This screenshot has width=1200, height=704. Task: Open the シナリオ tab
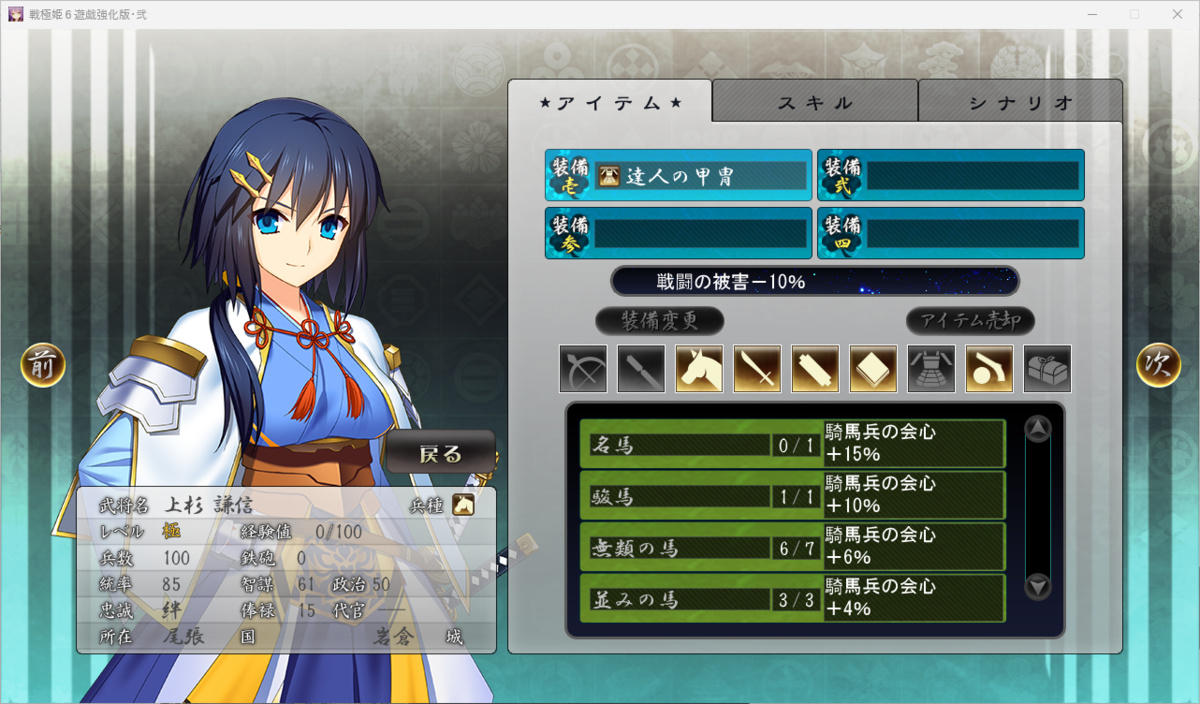click(x=1020, y=102)
